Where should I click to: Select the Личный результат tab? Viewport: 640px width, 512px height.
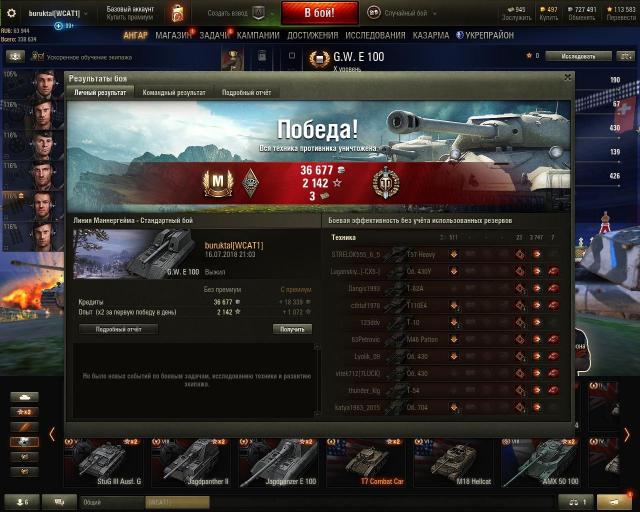click(x=101, y=93)
